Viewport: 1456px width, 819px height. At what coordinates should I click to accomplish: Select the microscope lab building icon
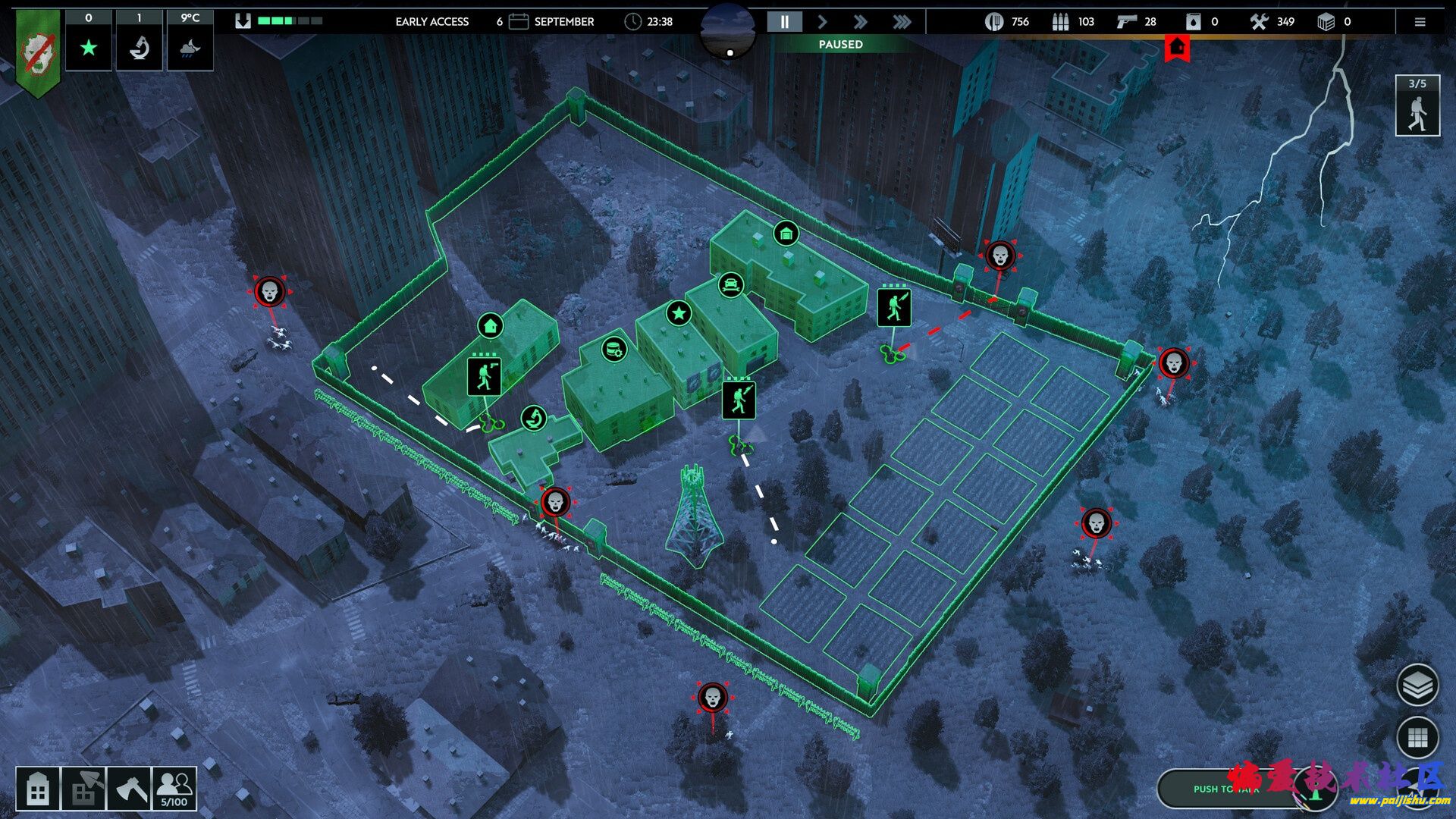click(534, 418)
